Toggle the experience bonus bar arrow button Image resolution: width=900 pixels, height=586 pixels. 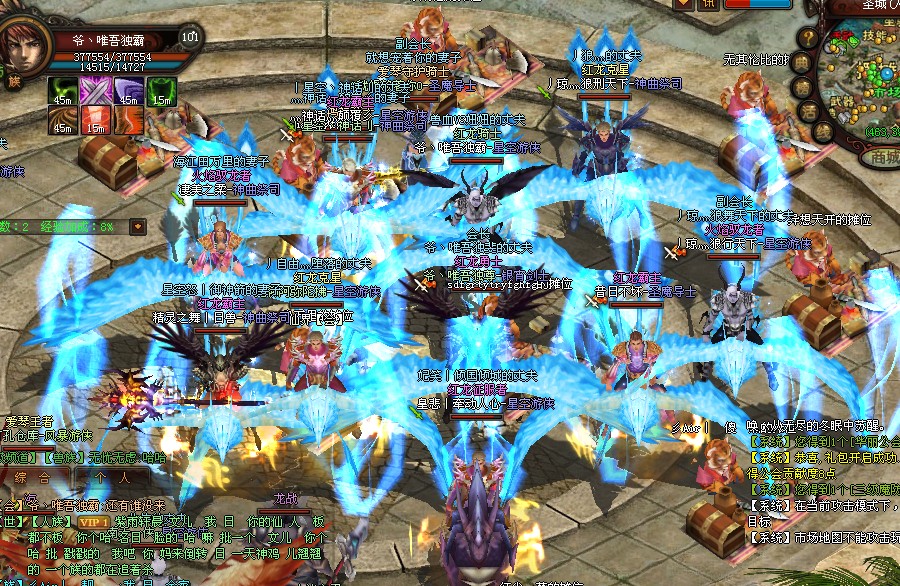coord(137,226)
